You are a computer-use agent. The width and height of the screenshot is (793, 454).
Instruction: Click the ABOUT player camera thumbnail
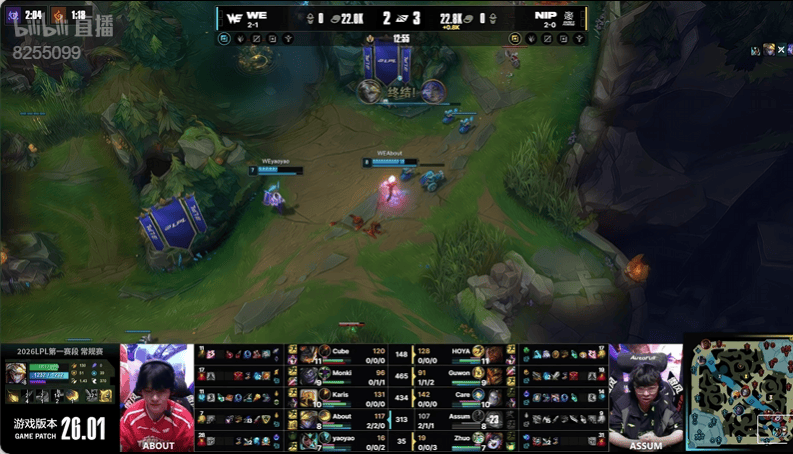coord(157,397)
